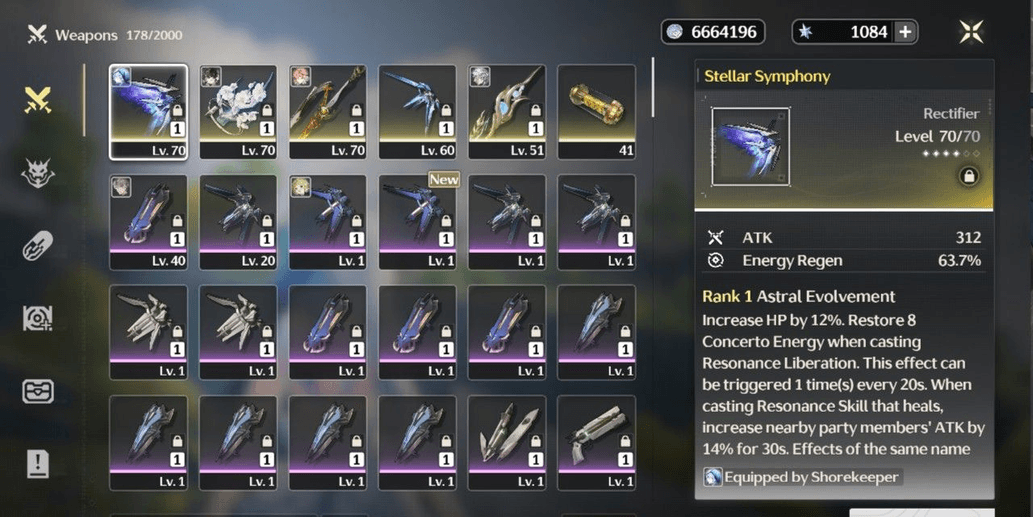This screenshot has width=1033, height=517.
Task: Switch to the exclamation mark quest items tab
Action: coord(38,464)
